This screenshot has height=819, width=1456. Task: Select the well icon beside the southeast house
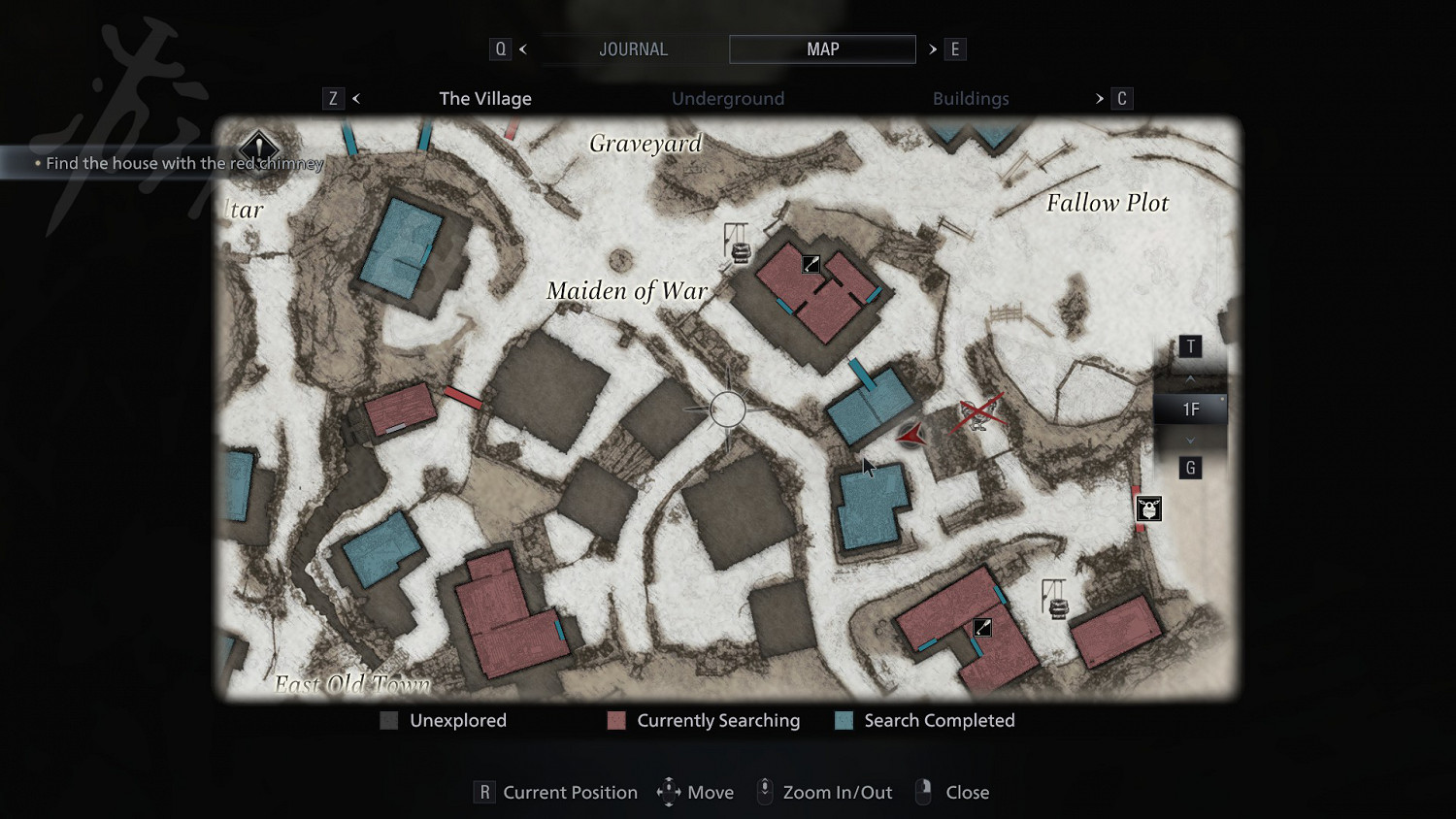[1056, 599]
